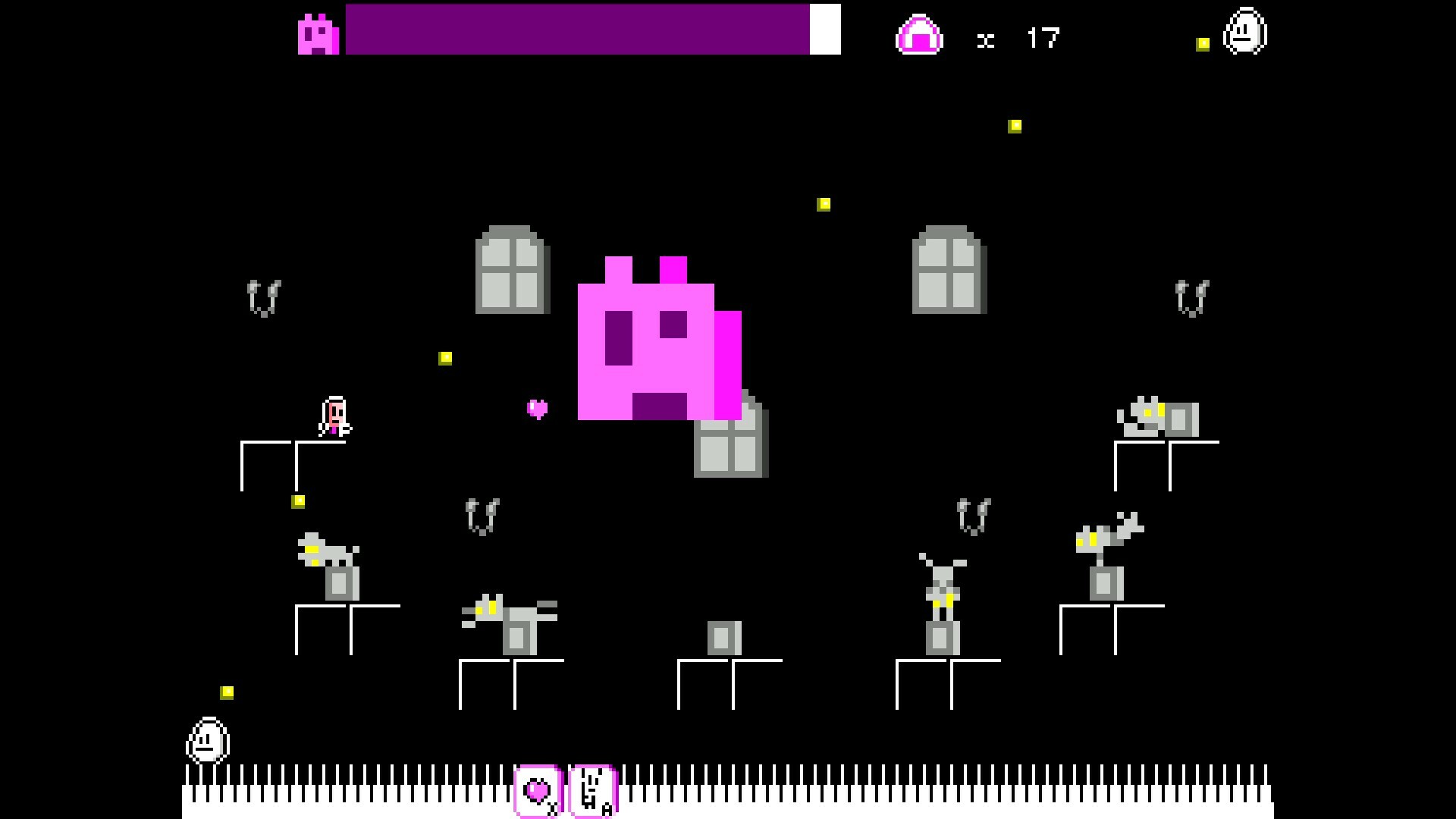Click the pink ghost face health icon
Image resolution: width=1456 pixels, height=819 pixels.
coord(318,32)
